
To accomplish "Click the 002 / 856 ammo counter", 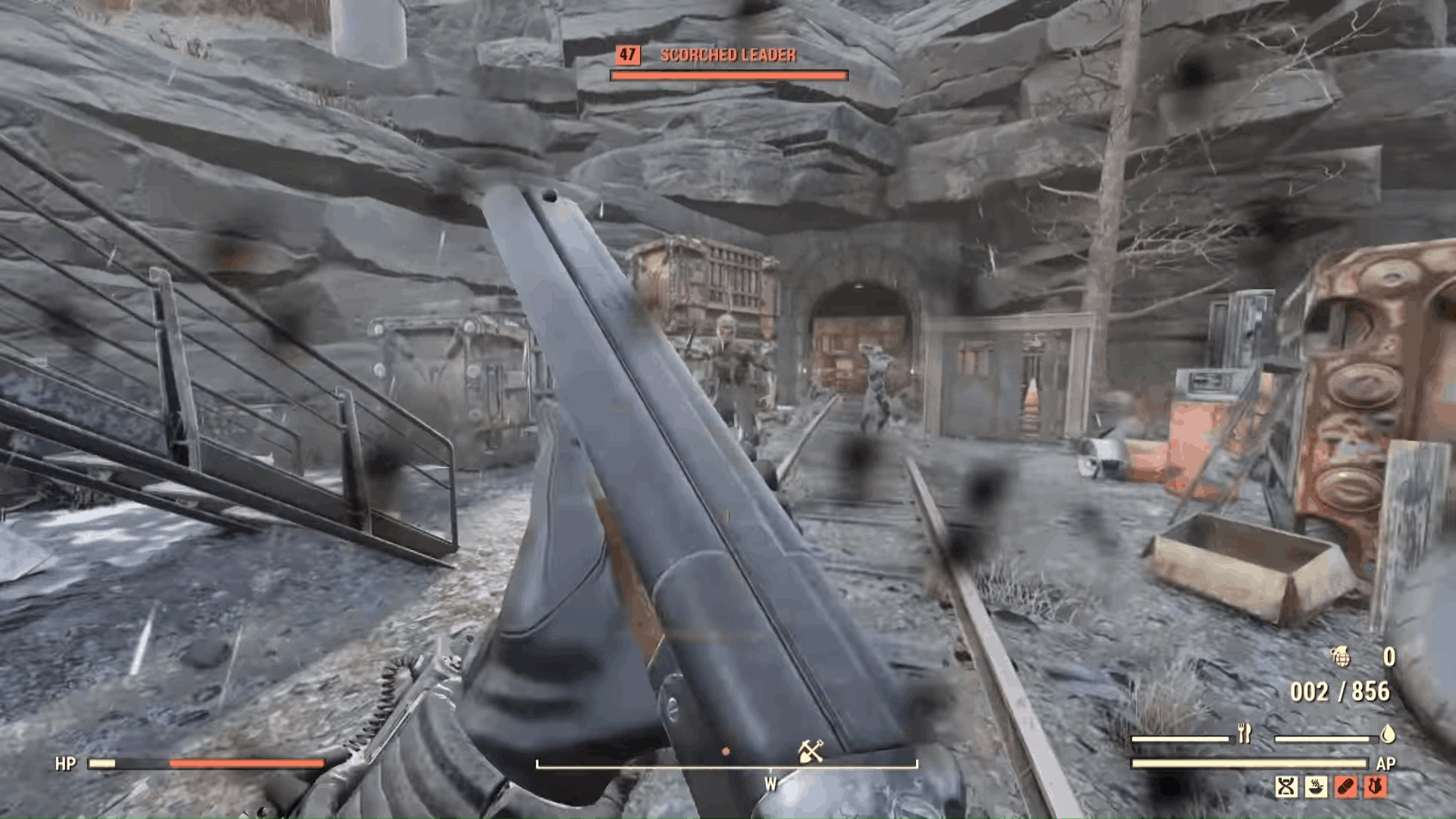I will [1340, 692].
